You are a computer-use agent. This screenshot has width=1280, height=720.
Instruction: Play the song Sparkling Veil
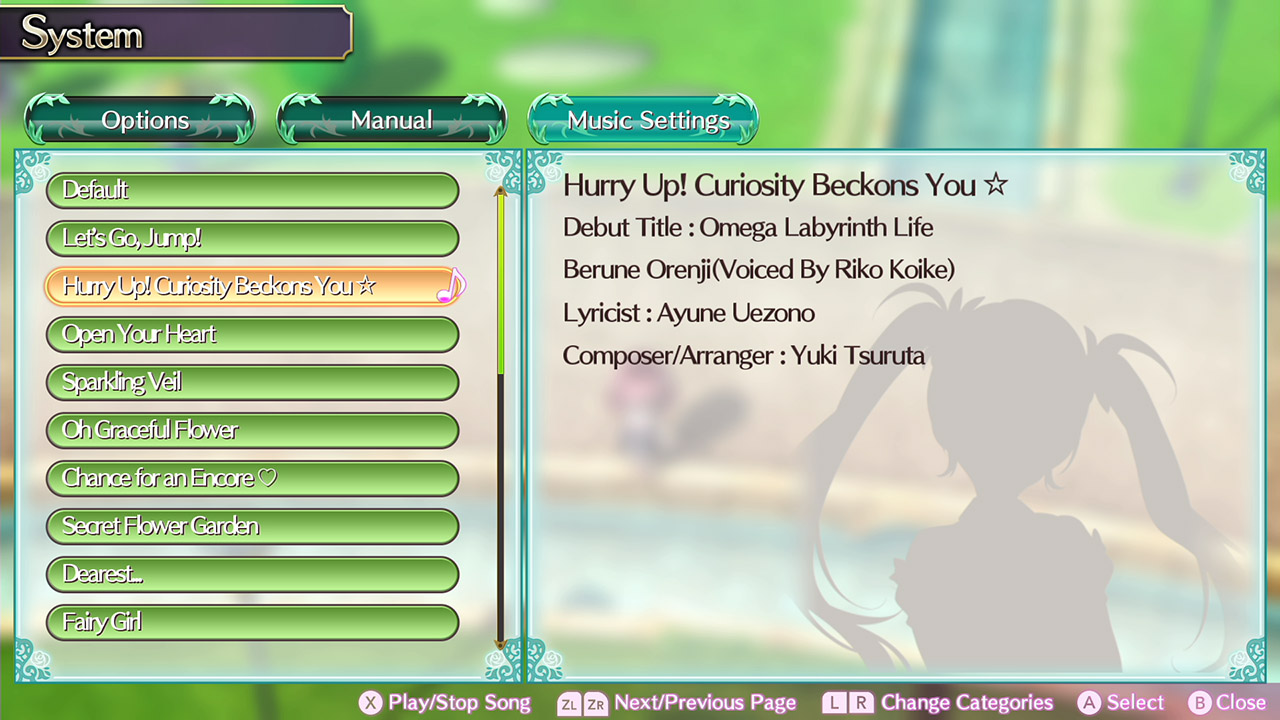tap(252, 382)
